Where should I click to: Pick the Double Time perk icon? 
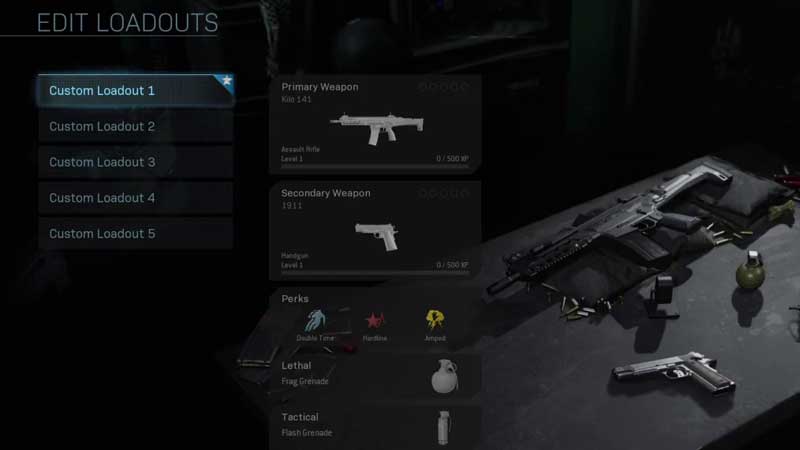click(x=315, y=321)
